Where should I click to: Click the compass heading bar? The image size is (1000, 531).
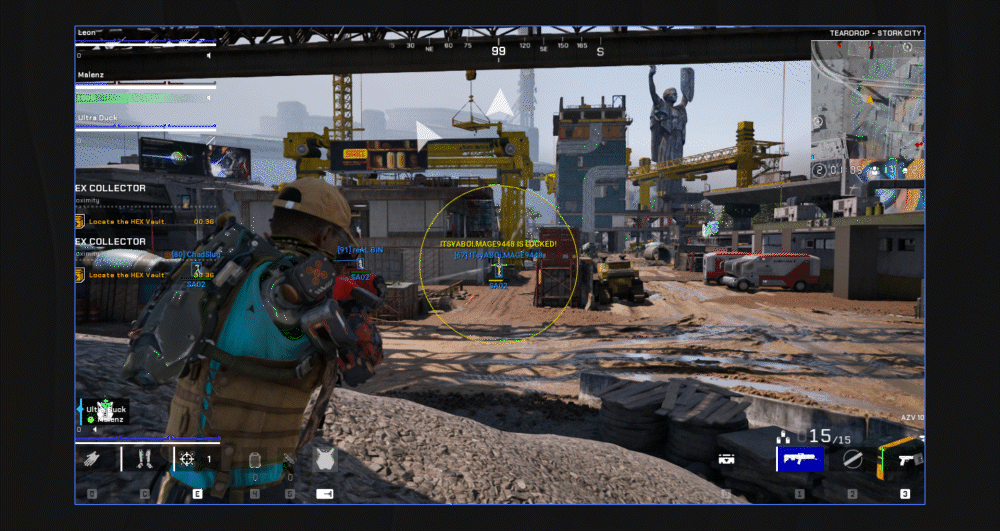click(498, 46)
